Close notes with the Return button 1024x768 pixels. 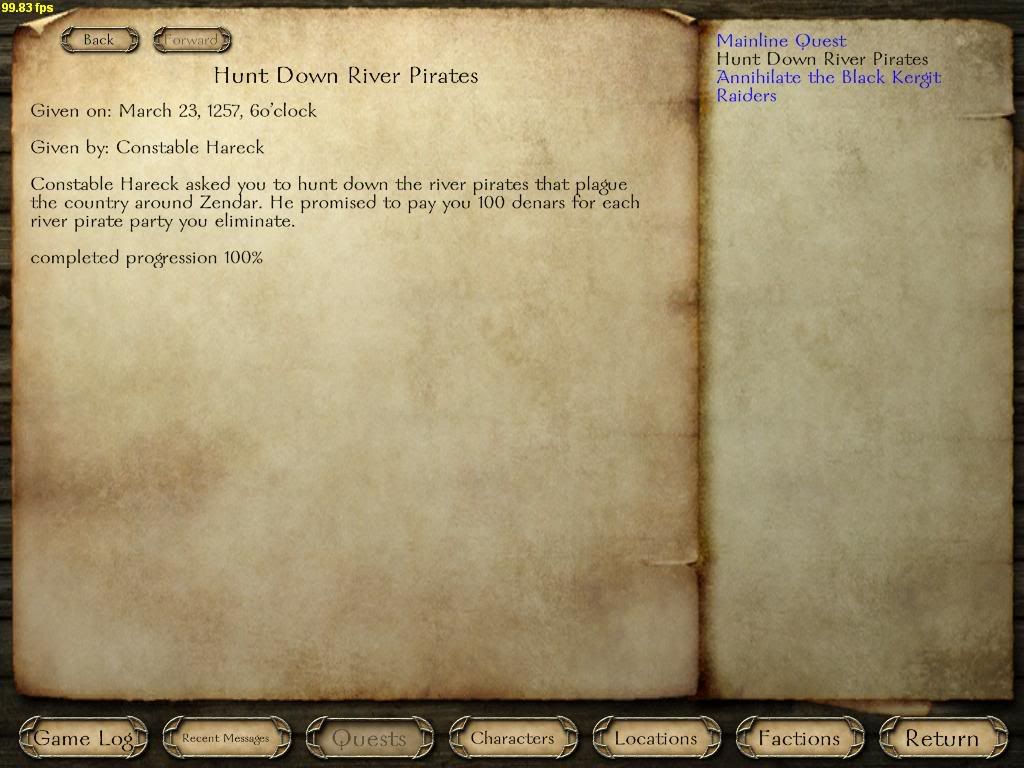[x=942, y=739]
